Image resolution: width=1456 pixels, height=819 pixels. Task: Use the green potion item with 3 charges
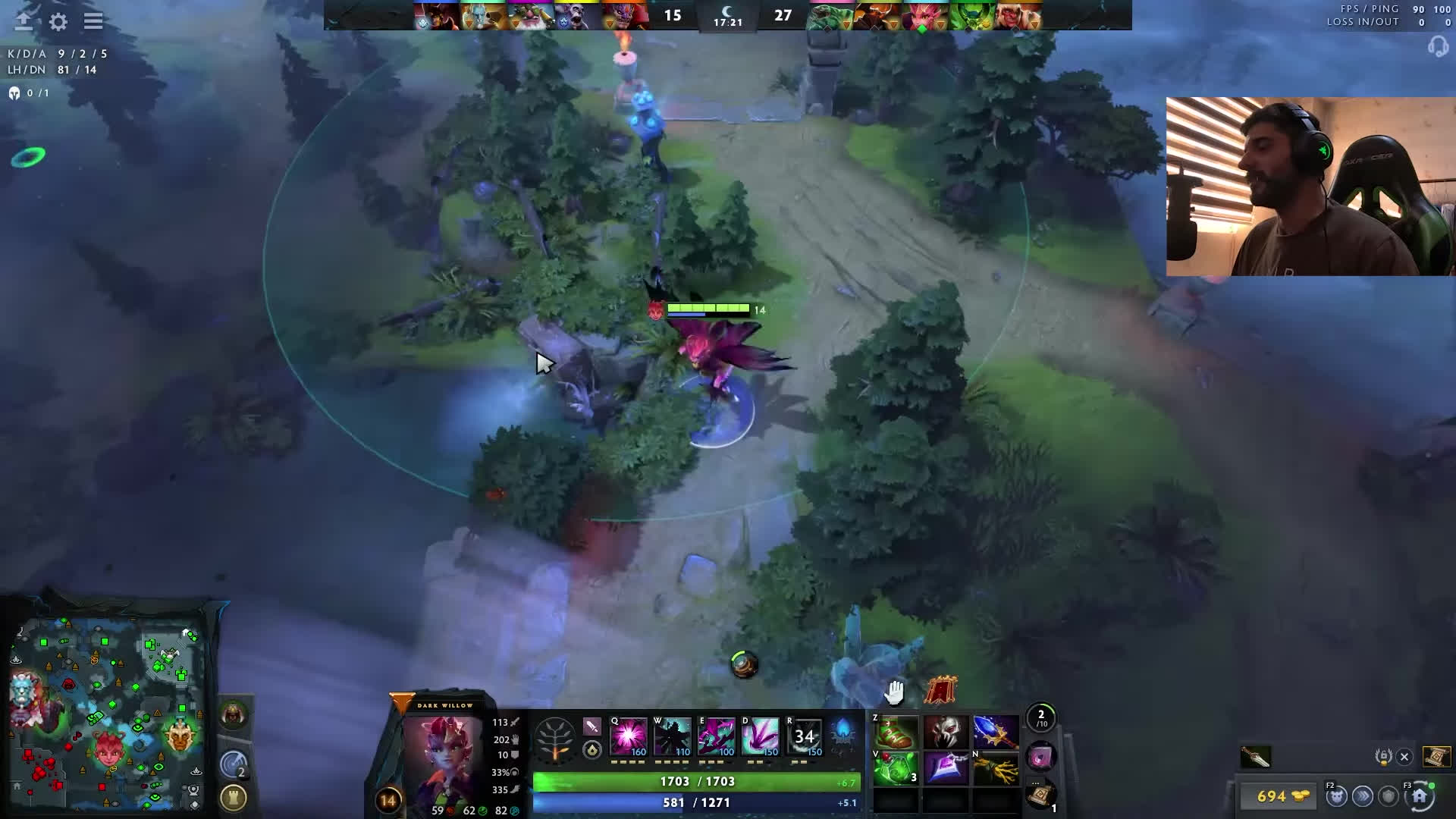point(896,768)
